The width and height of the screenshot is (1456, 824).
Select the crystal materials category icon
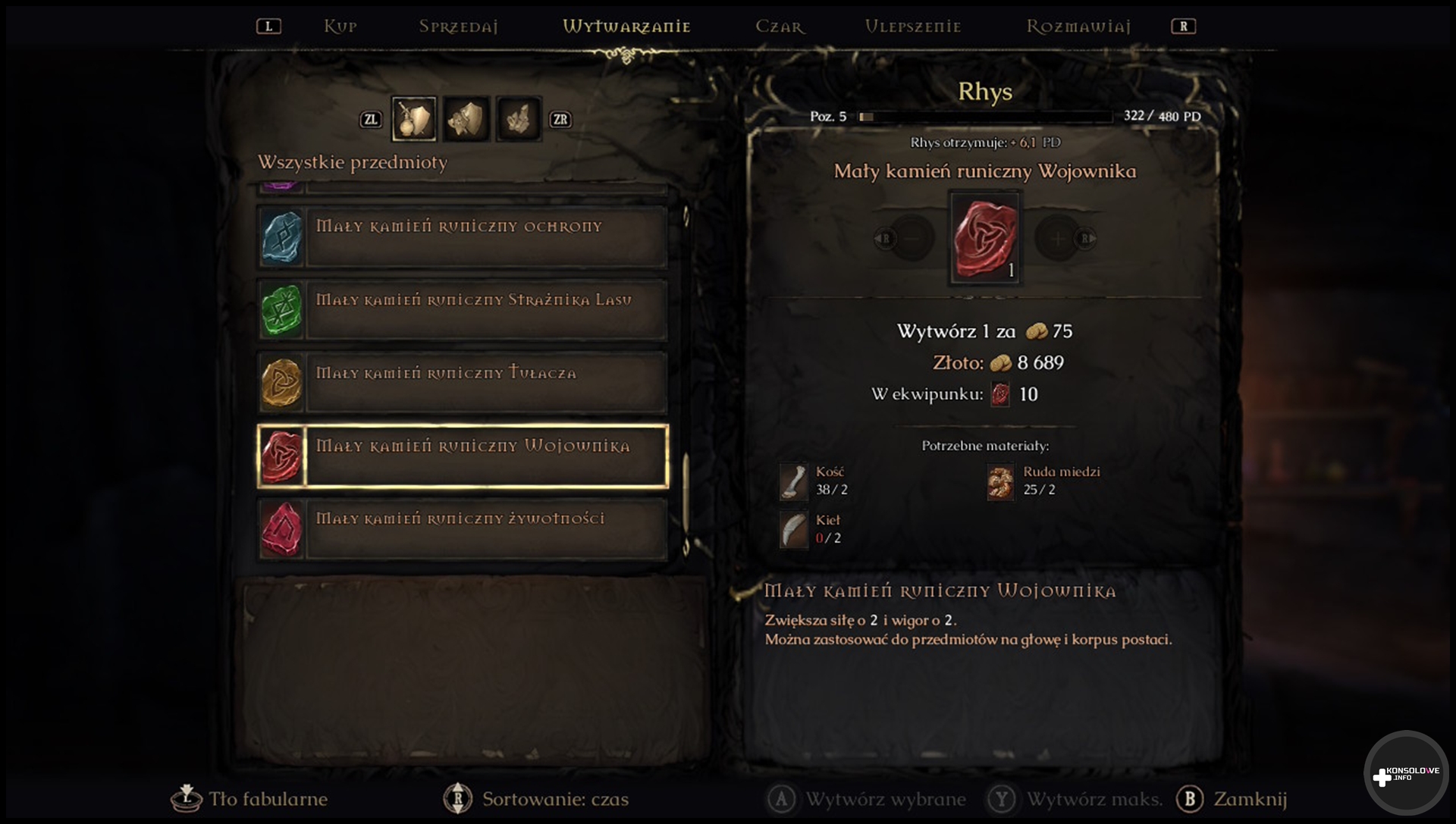(x=519, y=119)
